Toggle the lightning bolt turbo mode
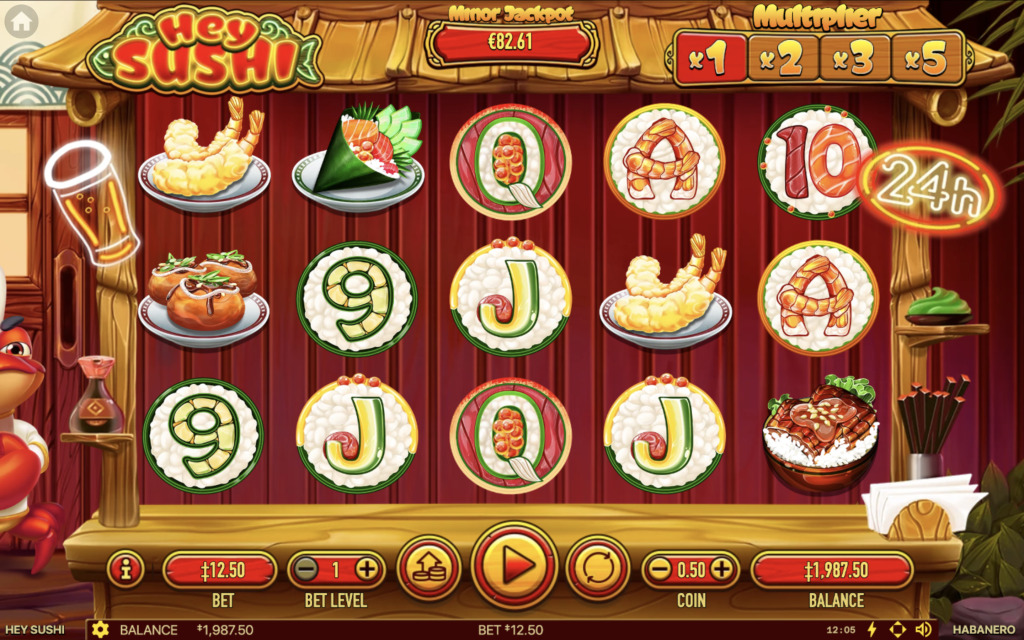1024x640 pixels. [871, 630]
